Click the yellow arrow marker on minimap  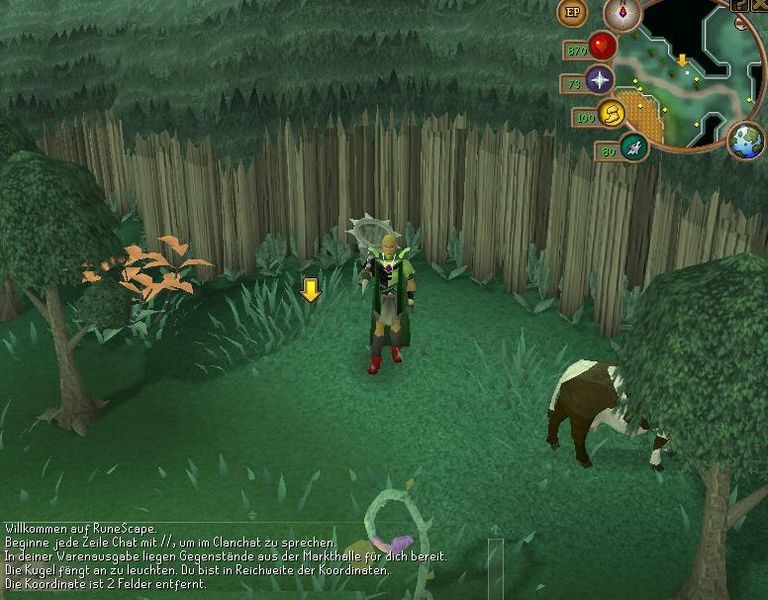point(682,61)
